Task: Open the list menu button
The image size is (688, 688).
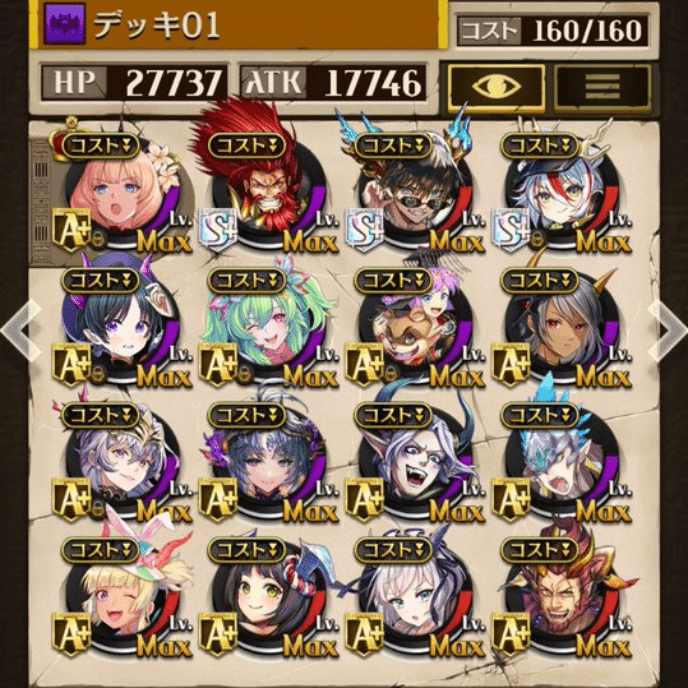Action: tap(602, 86)
